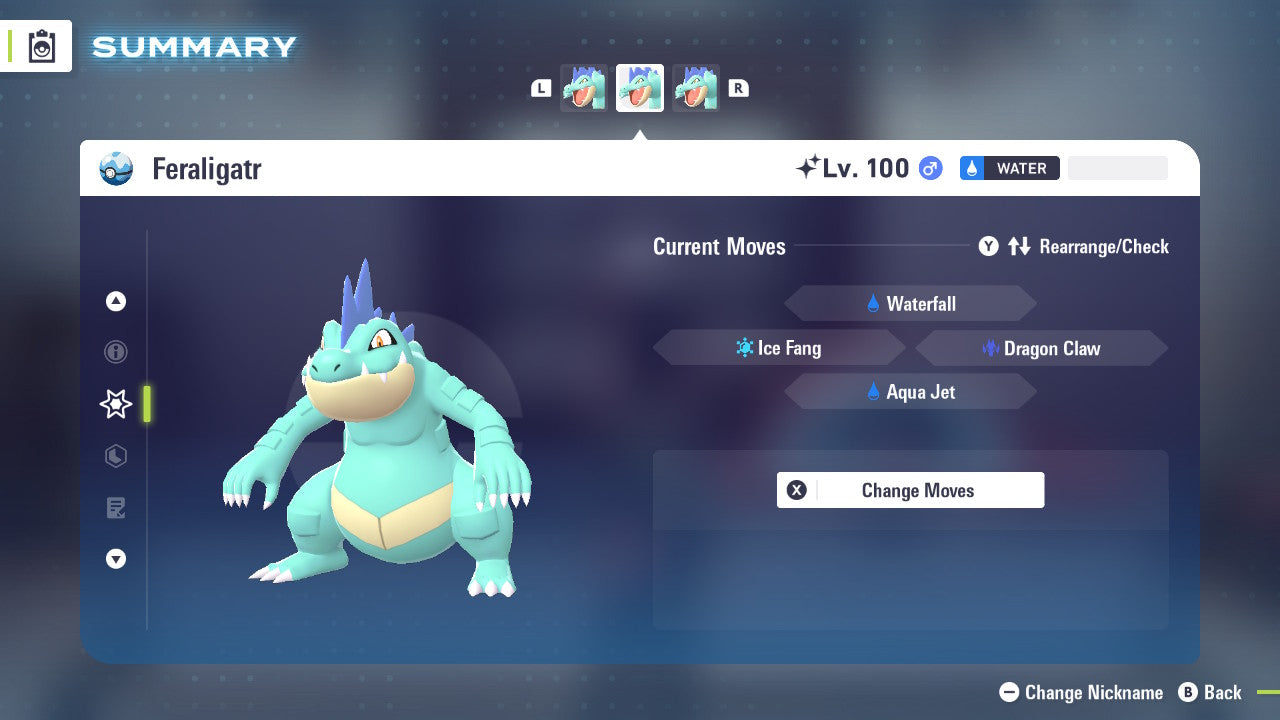Open the memo/records page in sidebar

point(115,508)
